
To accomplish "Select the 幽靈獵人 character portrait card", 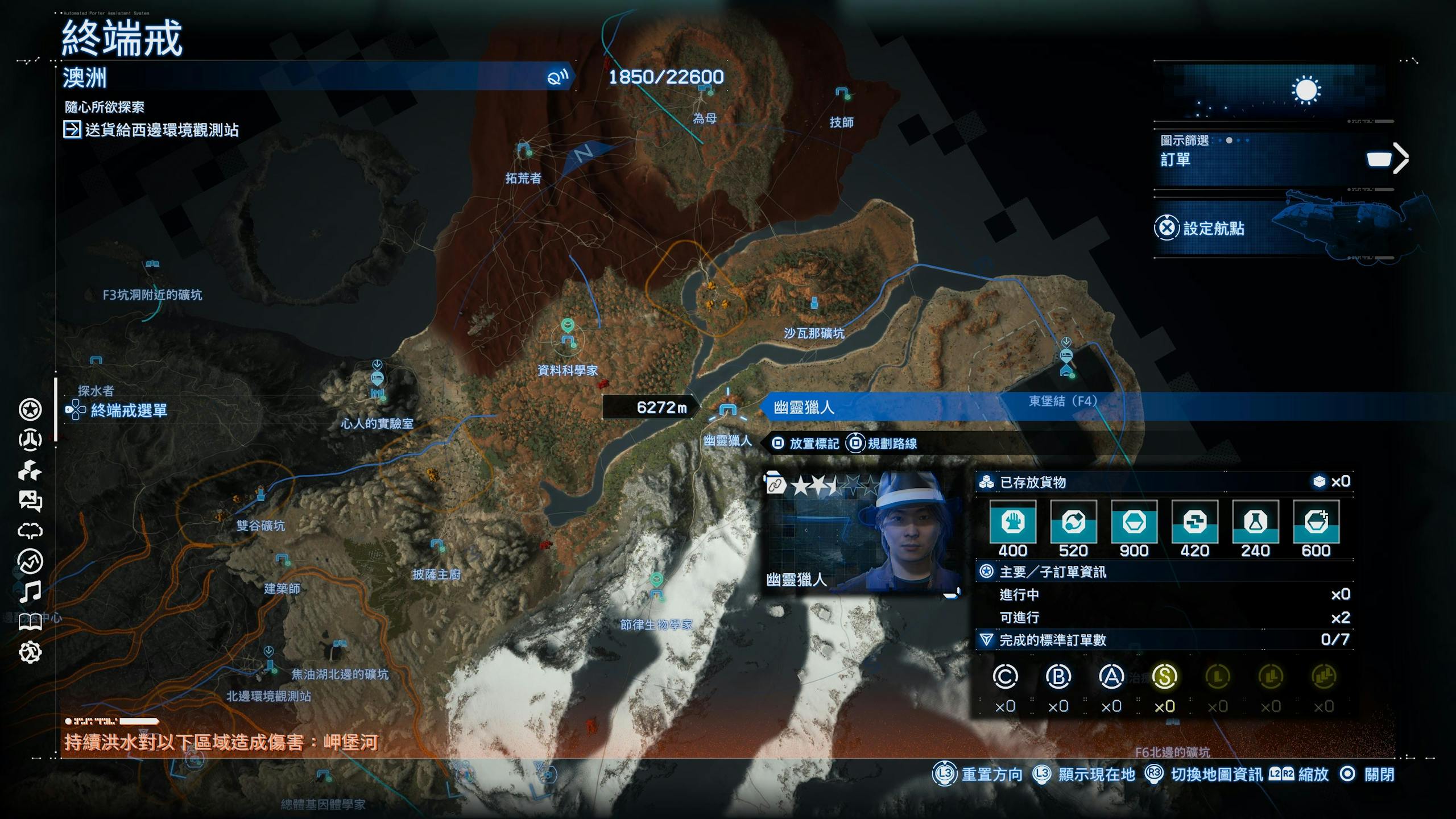I will 862,532.
